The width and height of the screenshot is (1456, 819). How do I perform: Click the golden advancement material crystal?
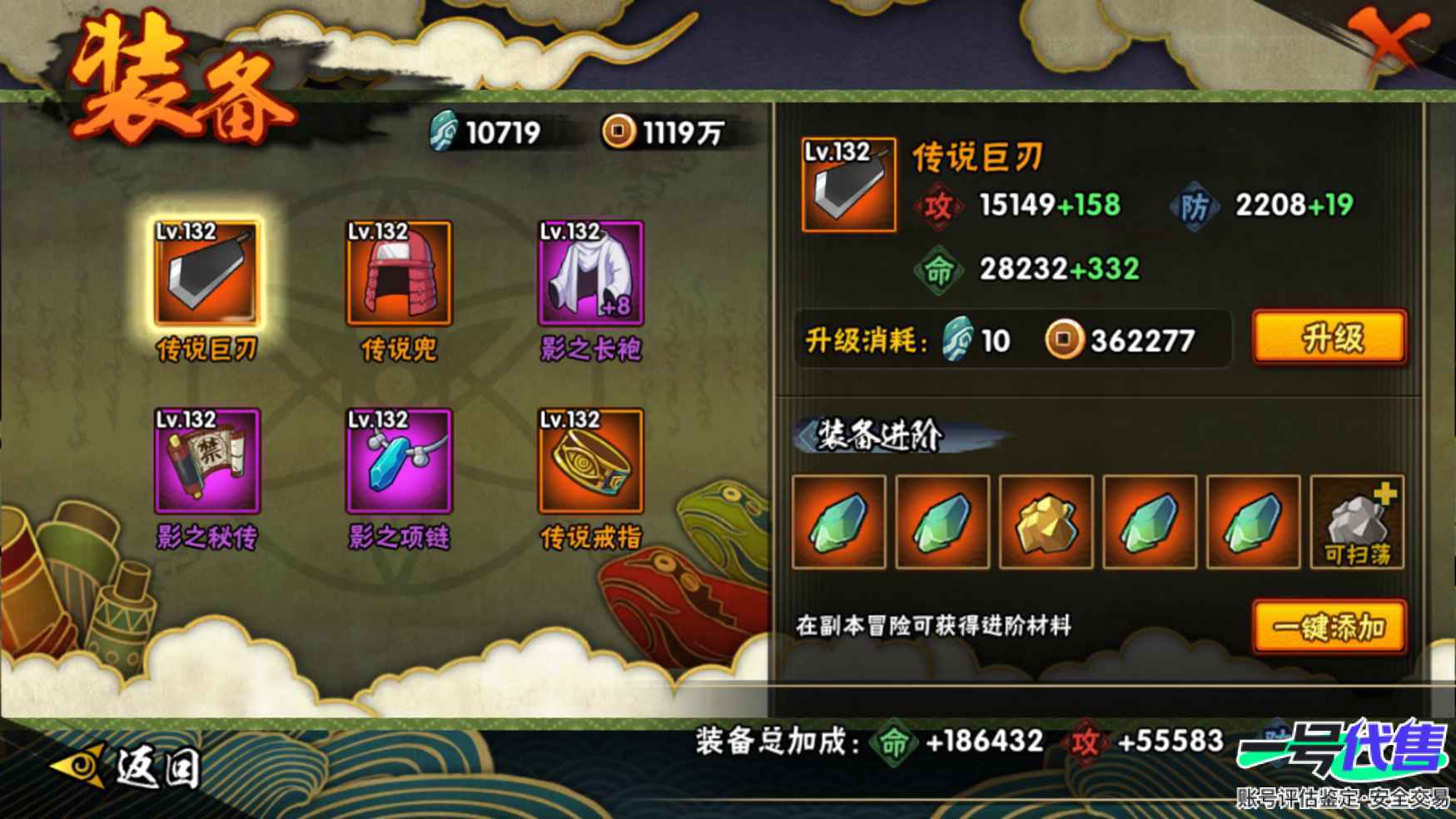pos(1045,523)
